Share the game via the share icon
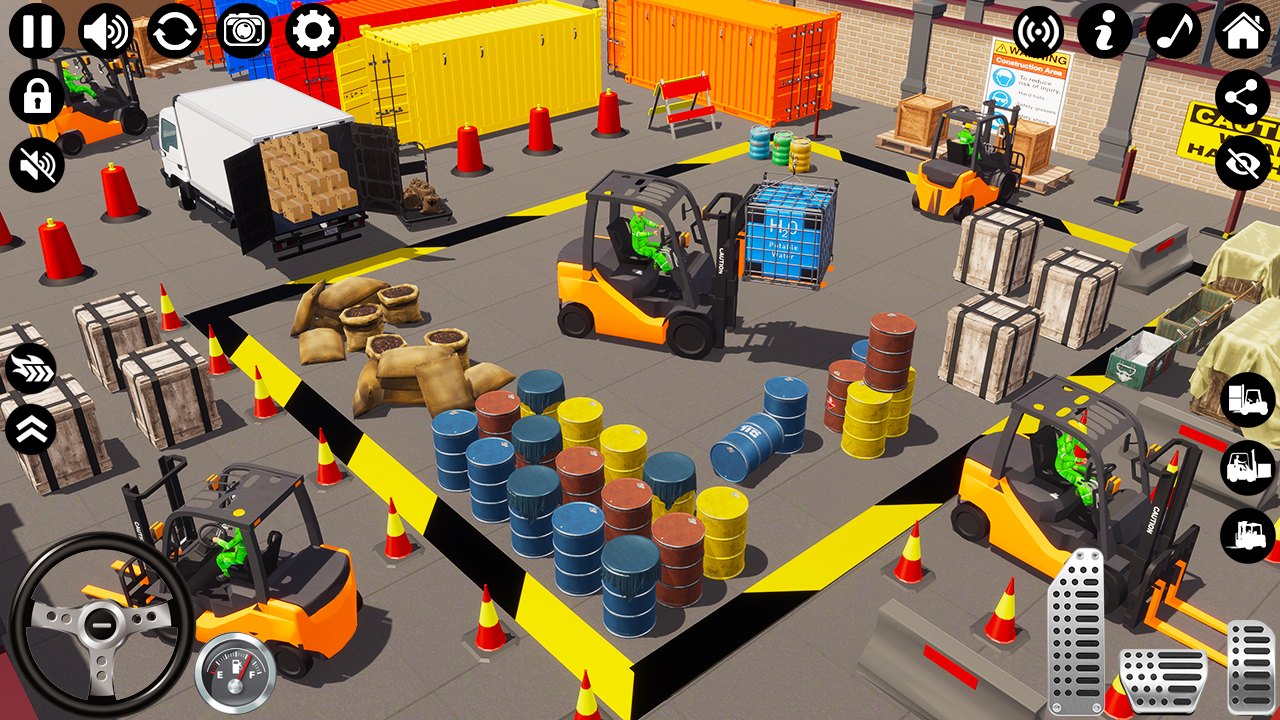The height and width of the screenshot is (720, 1280). pos(1243,96)
